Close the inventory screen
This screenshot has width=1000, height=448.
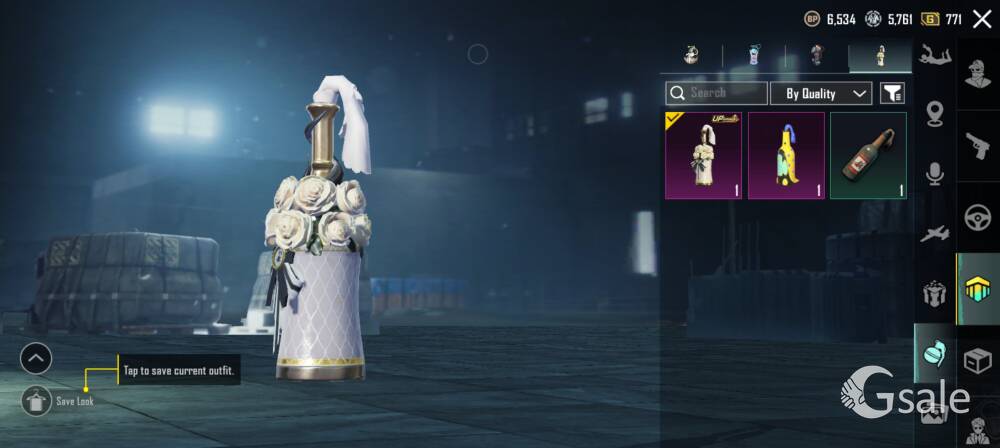point(982,18)
